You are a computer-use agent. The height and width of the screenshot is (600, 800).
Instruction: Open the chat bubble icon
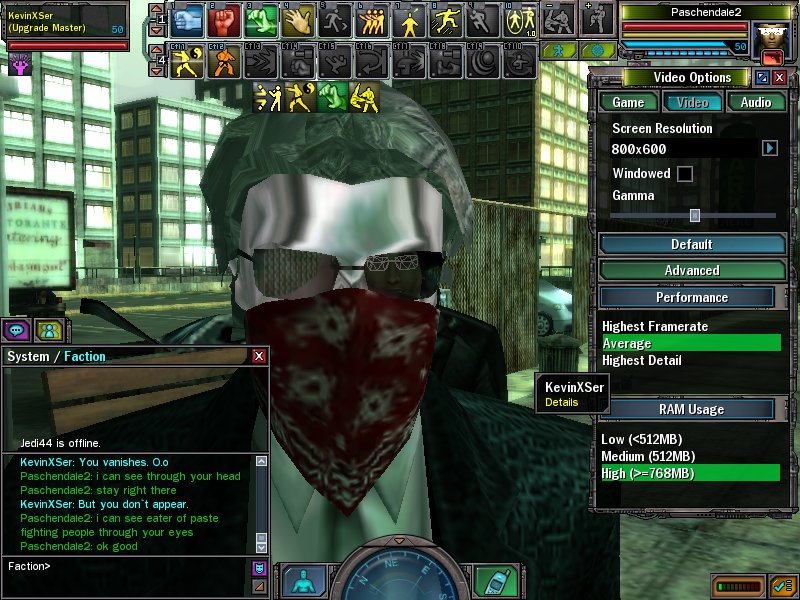point(17,330)
